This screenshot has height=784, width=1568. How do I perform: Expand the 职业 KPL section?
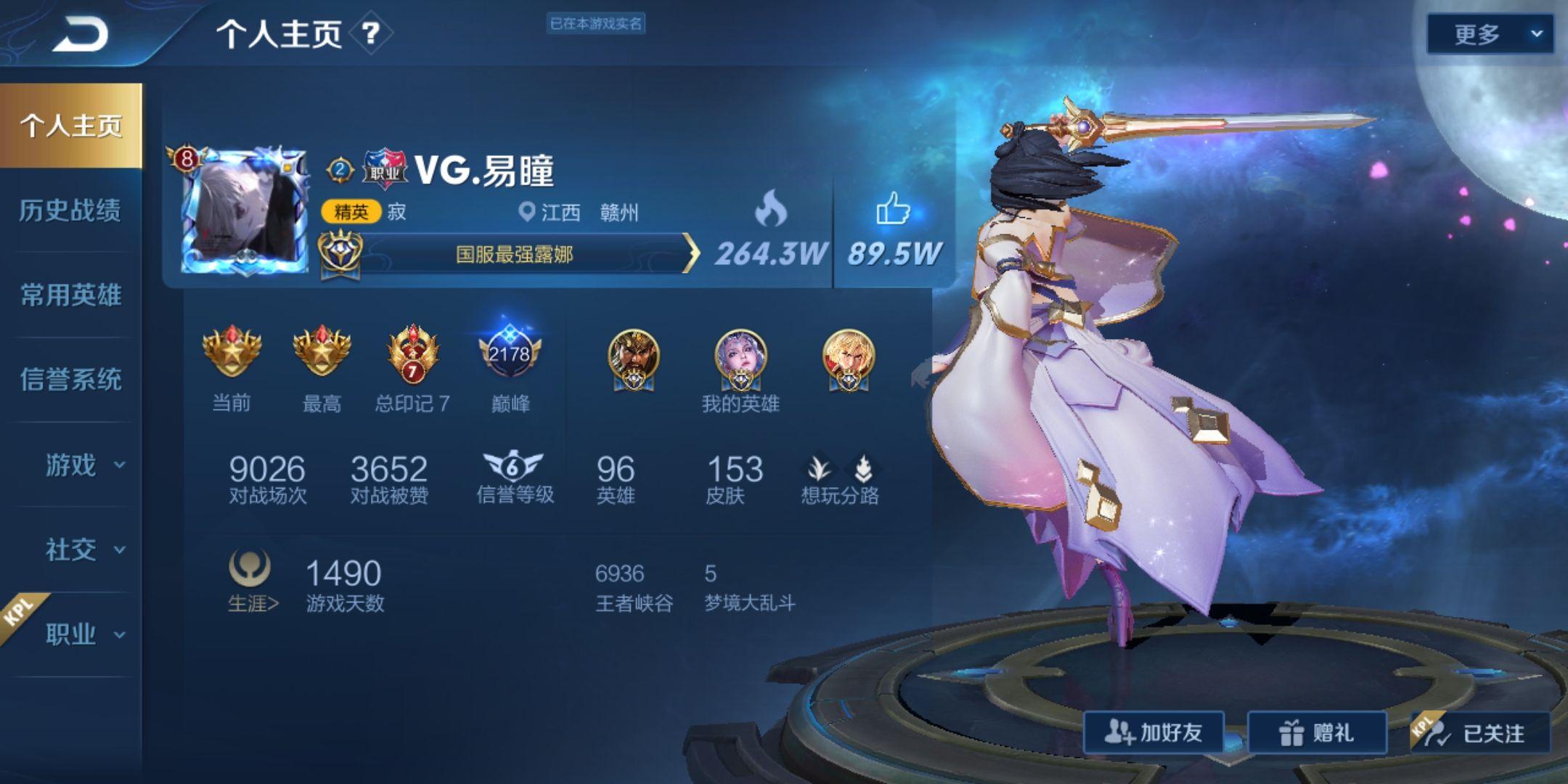[83, 634]
